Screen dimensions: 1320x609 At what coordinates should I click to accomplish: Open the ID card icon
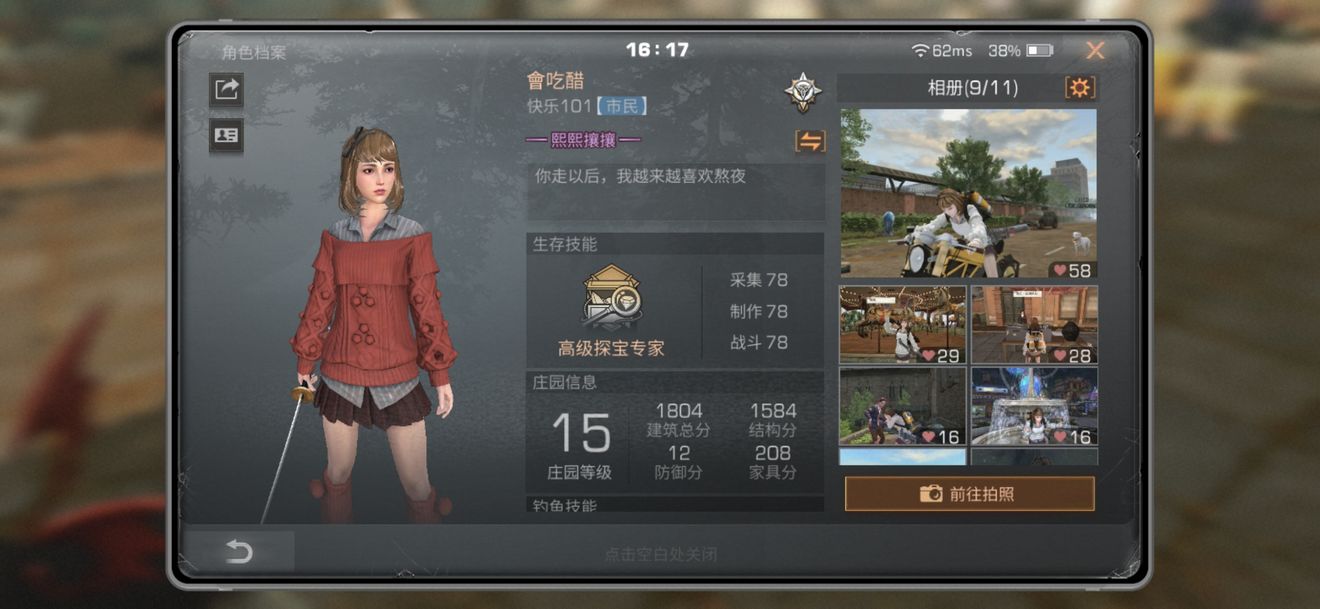tap(226, 136)
